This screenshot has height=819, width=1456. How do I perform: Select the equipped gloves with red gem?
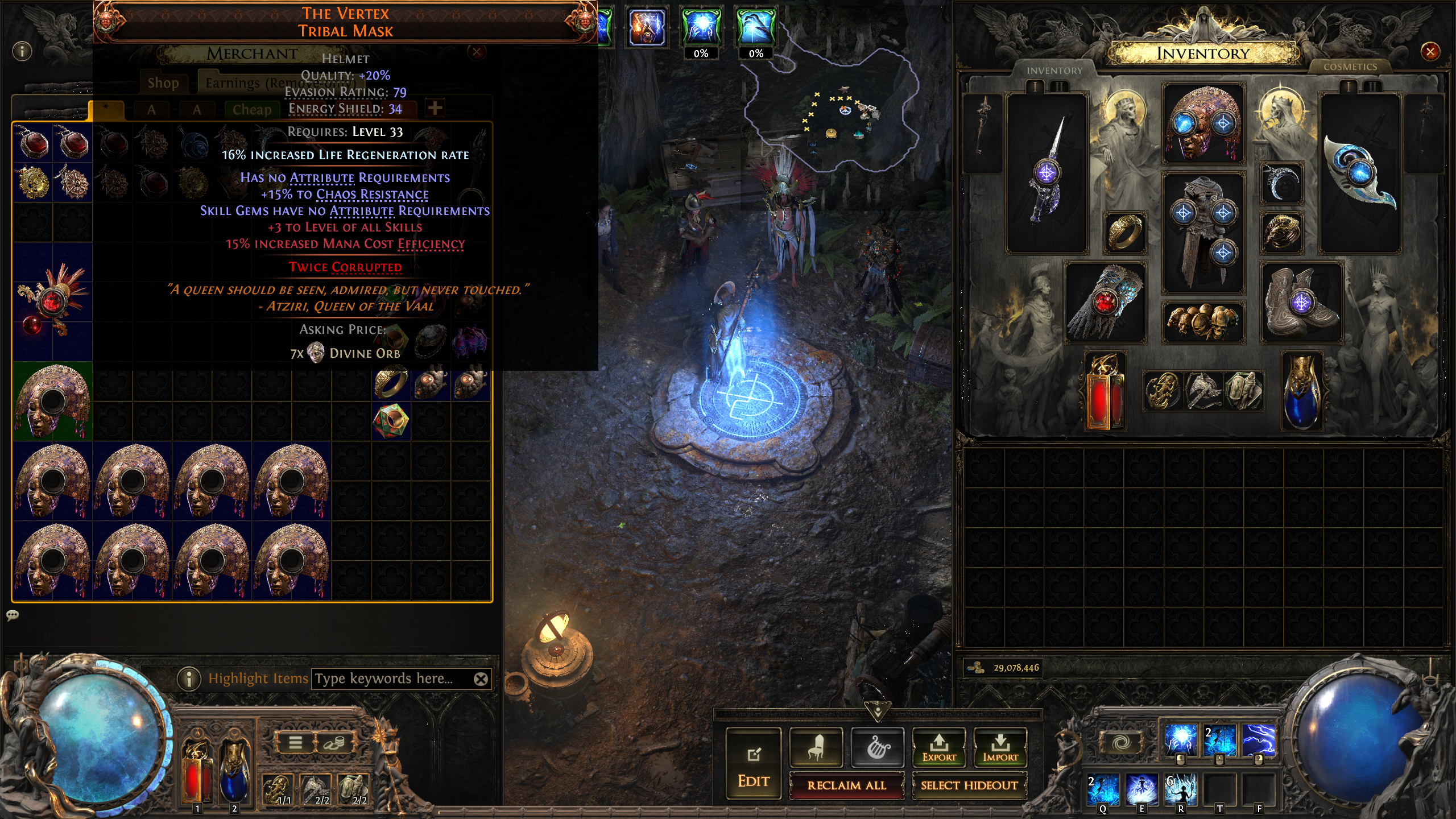[1105, 303]
